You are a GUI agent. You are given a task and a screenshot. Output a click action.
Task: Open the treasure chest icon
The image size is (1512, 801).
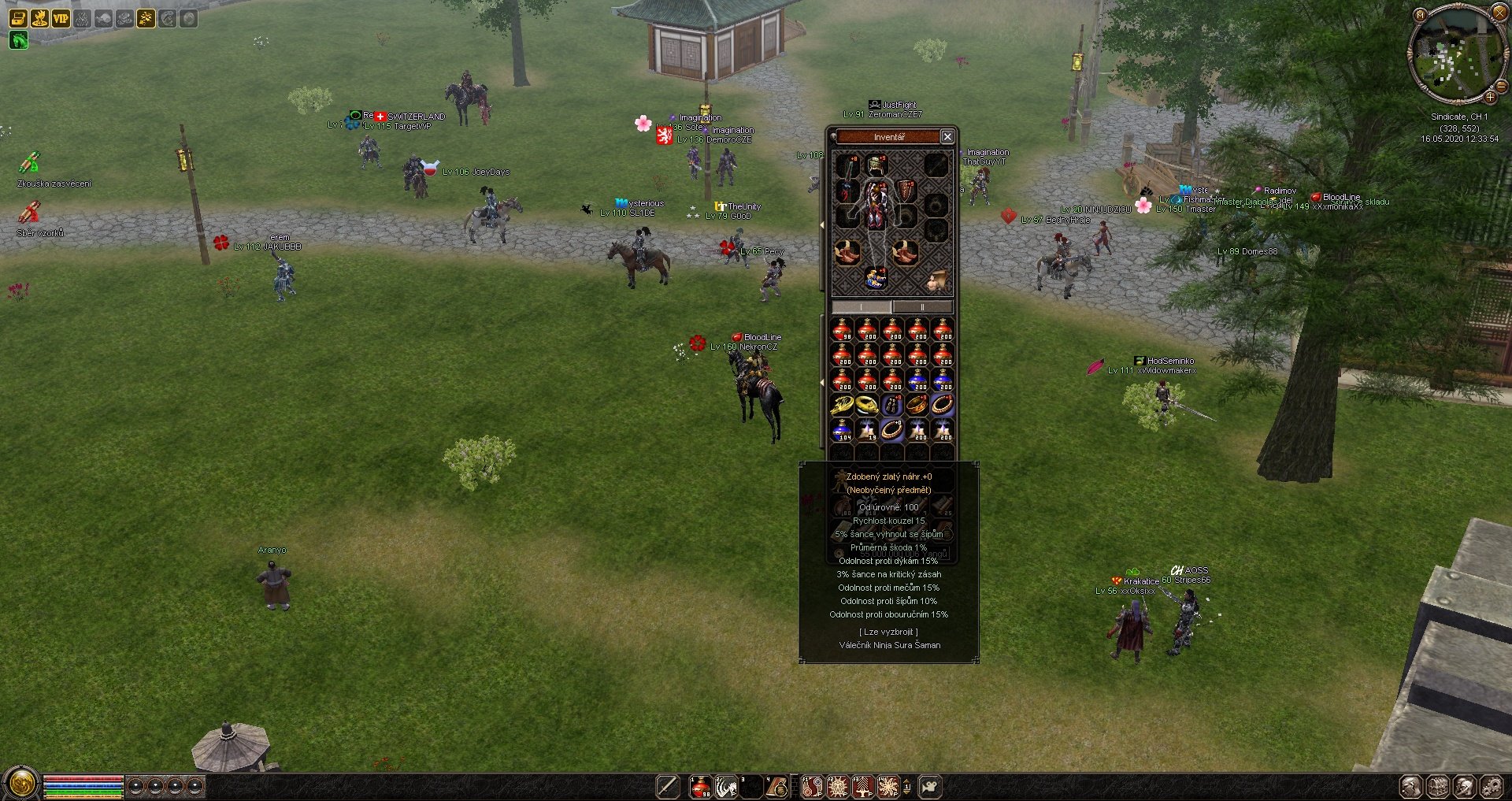pyautogui.click(x=18, y=18)
